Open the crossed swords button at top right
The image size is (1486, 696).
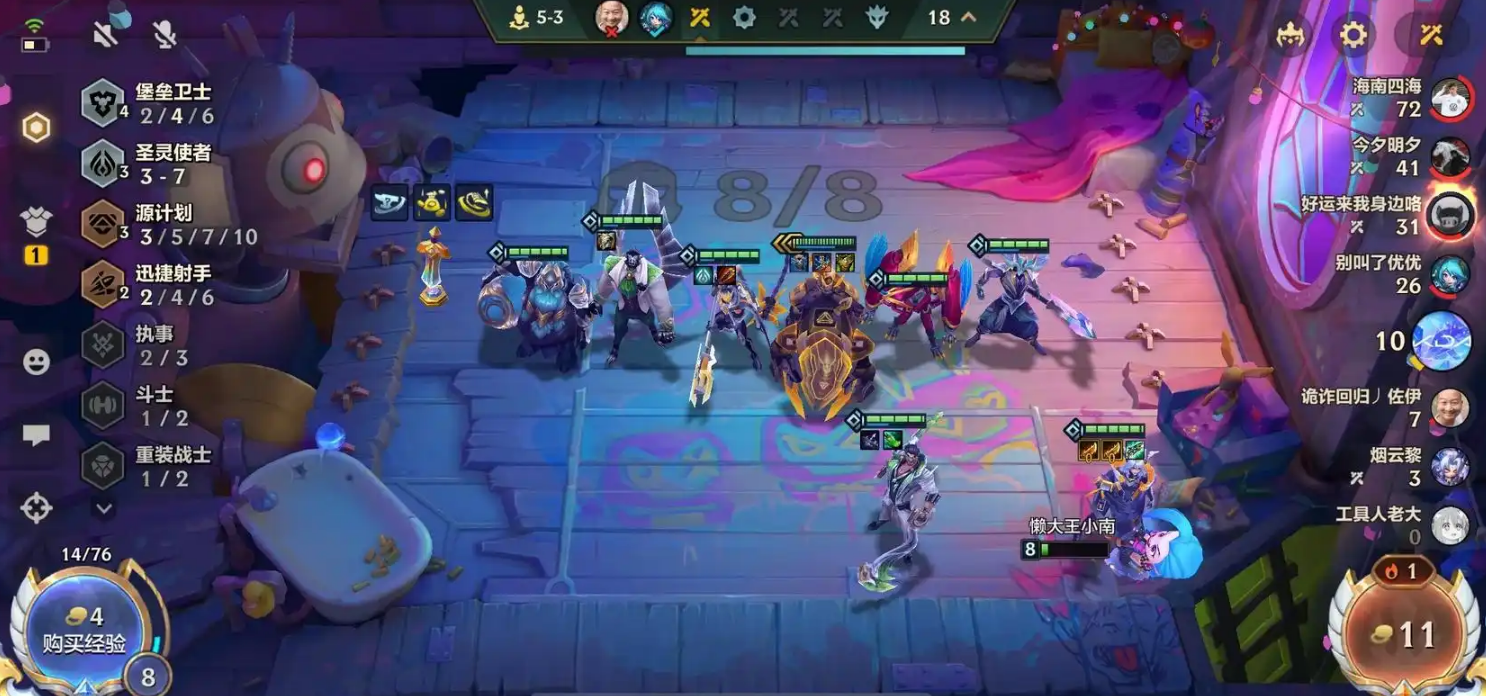pos(1430,36)
